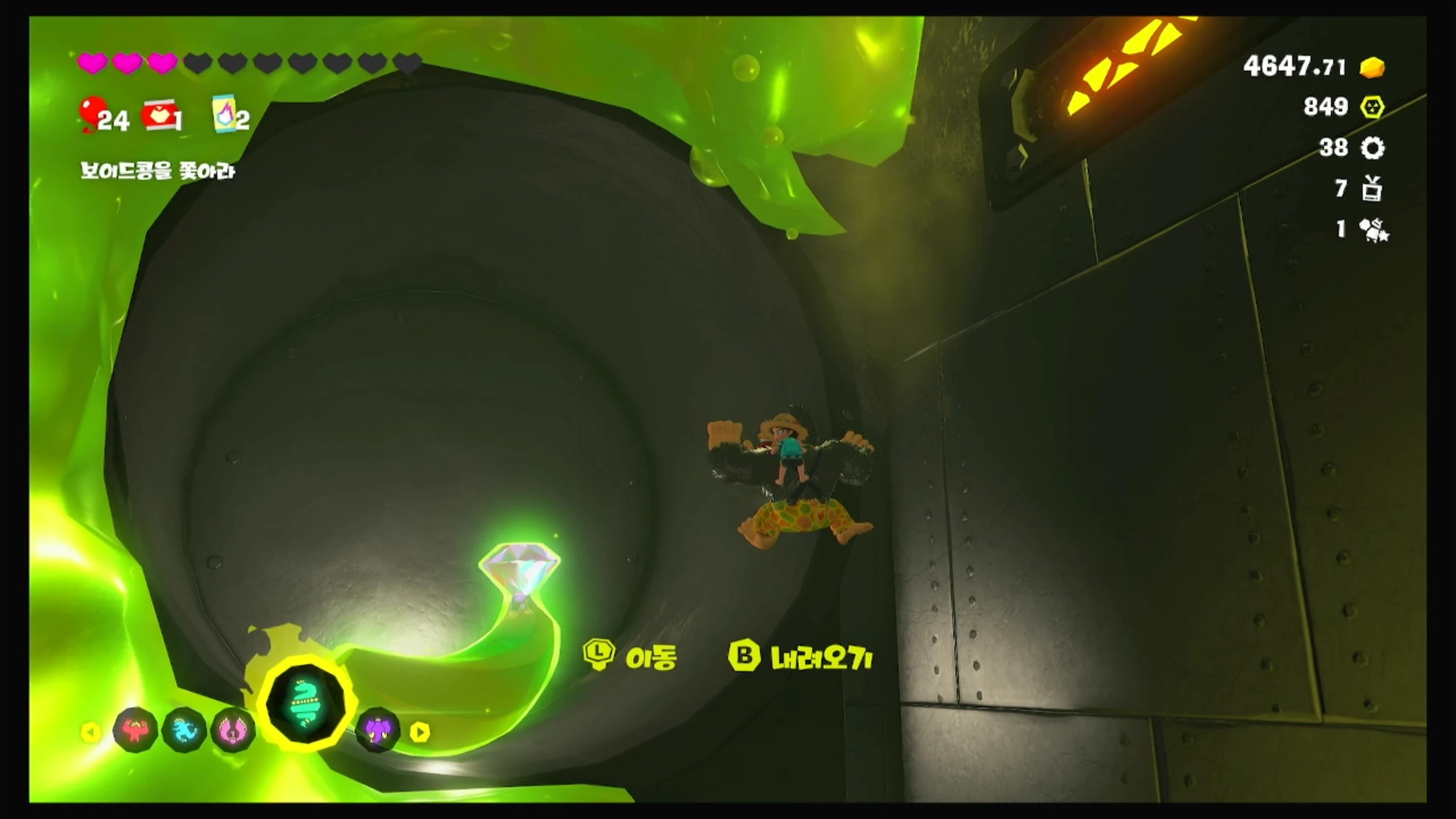Click the yellow hexagonal banandium chip icon
The image size is (1456, 819).
[1372, 107]
